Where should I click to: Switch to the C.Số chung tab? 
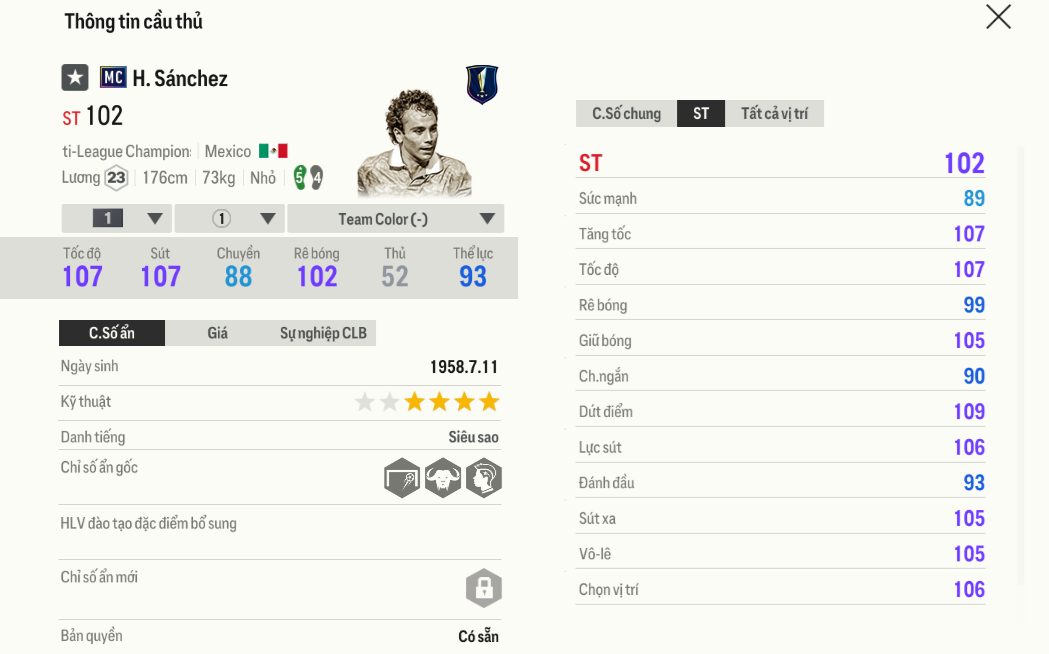click(626, 114)
